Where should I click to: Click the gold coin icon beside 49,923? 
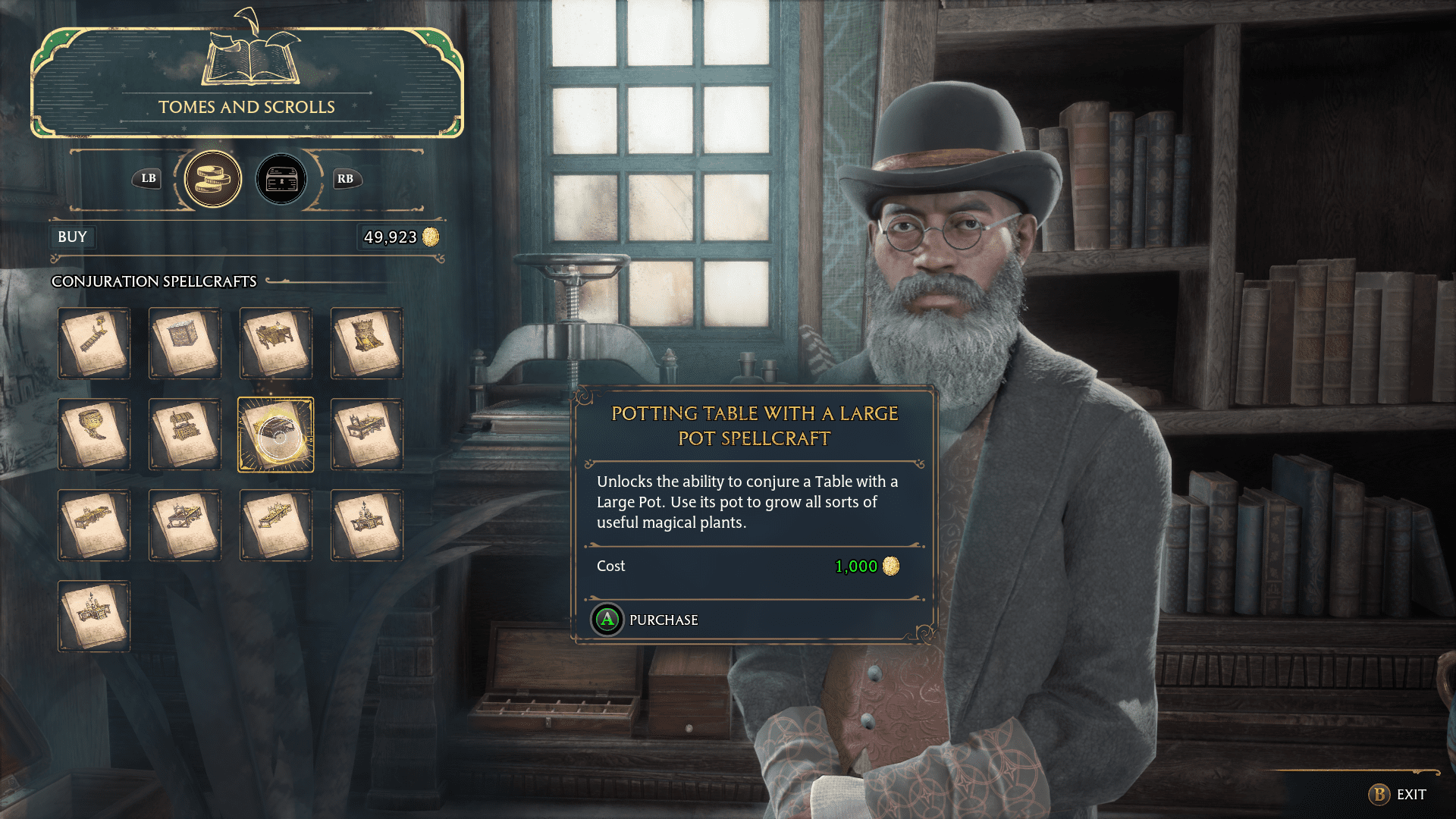point(430,236)
